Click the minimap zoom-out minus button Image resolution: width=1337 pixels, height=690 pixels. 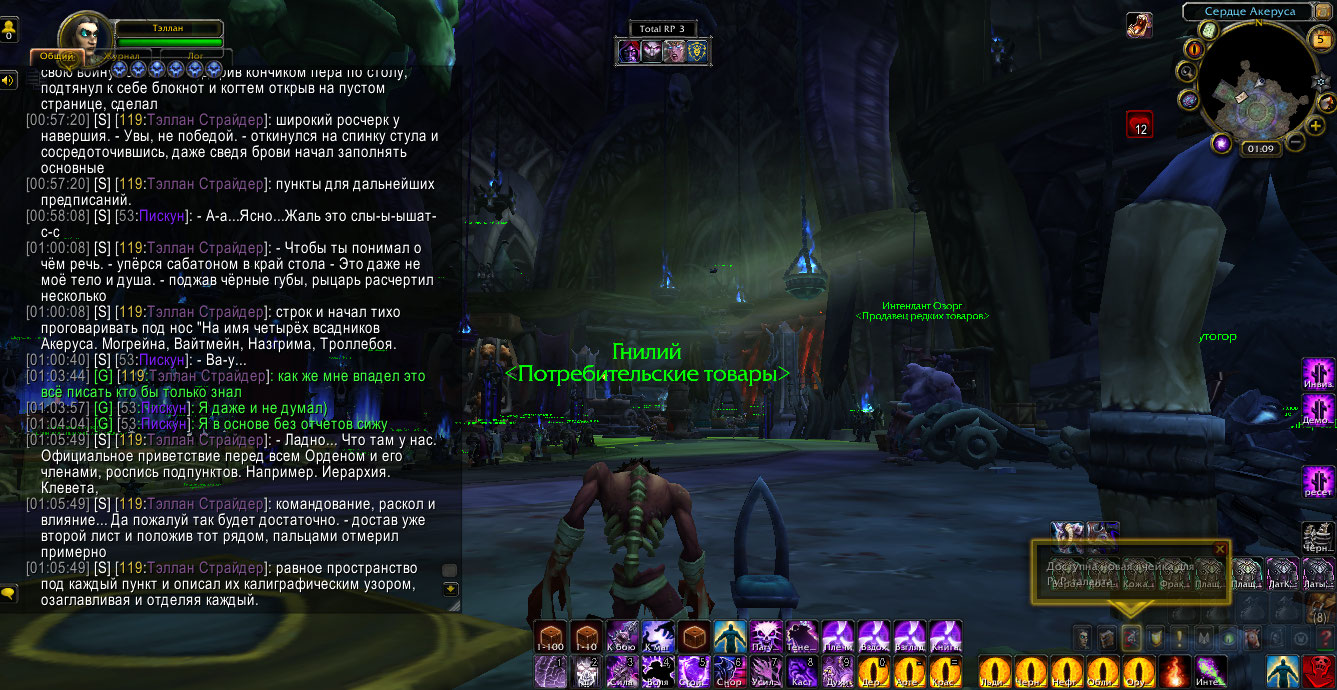pos(1294,142)
